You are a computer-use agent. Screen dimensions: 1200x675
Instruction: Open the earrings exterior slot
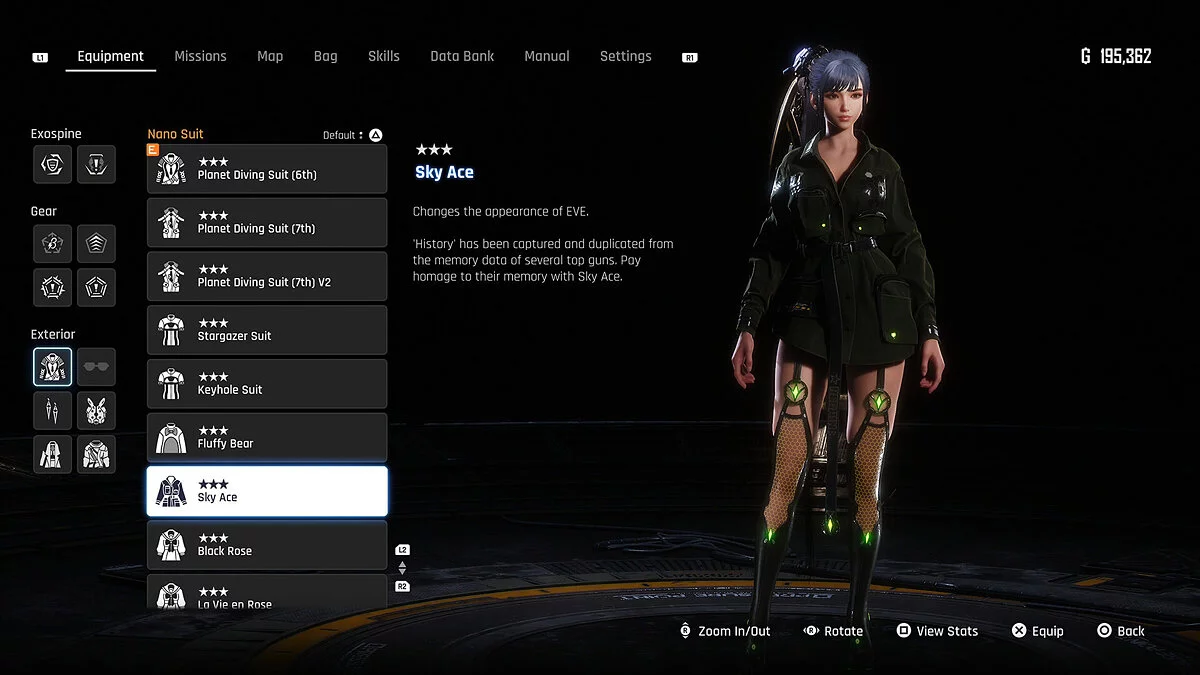click(52, 411)
